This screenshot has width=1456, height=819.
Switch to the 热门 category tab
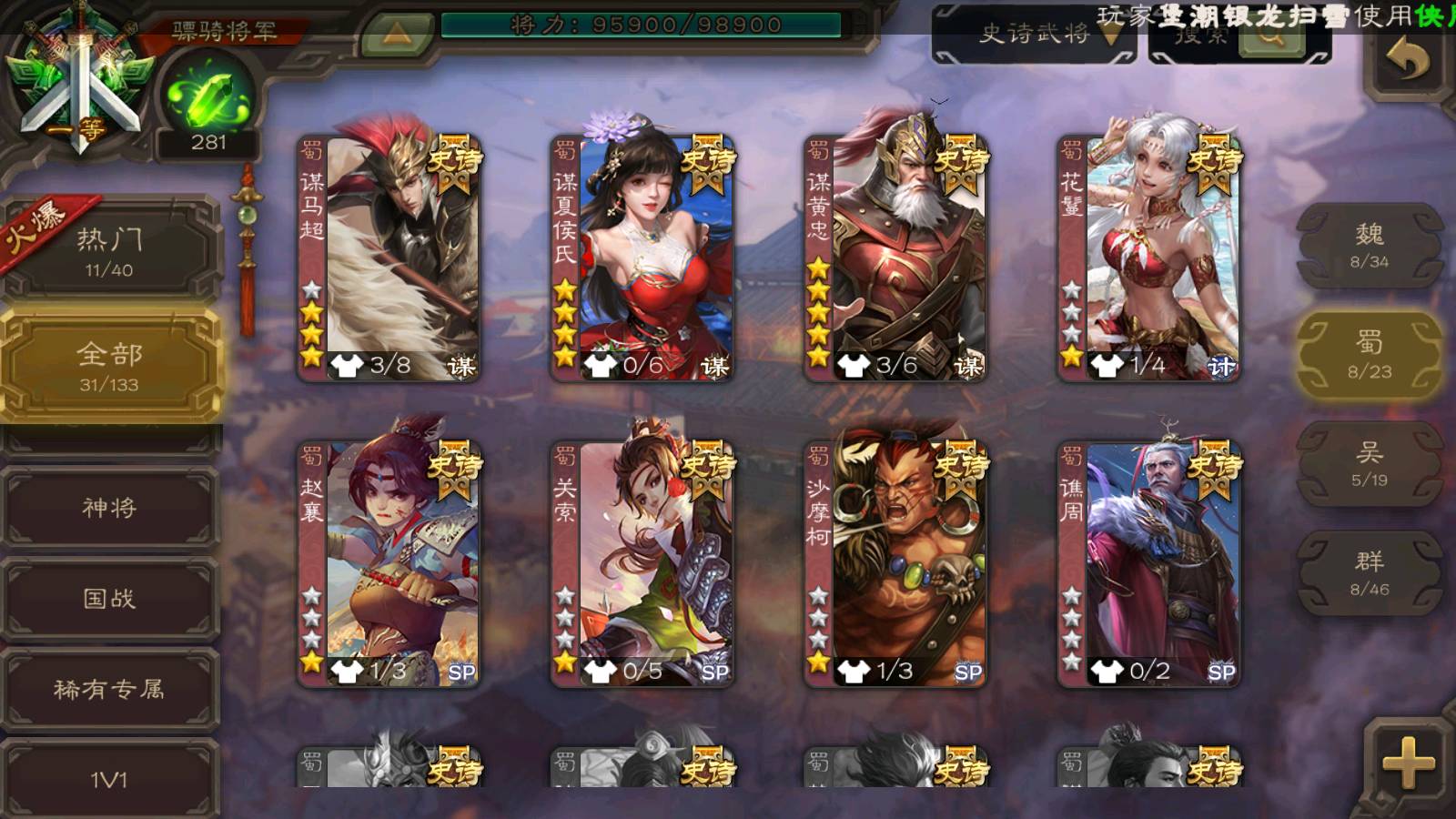click(x=109, y=251)
